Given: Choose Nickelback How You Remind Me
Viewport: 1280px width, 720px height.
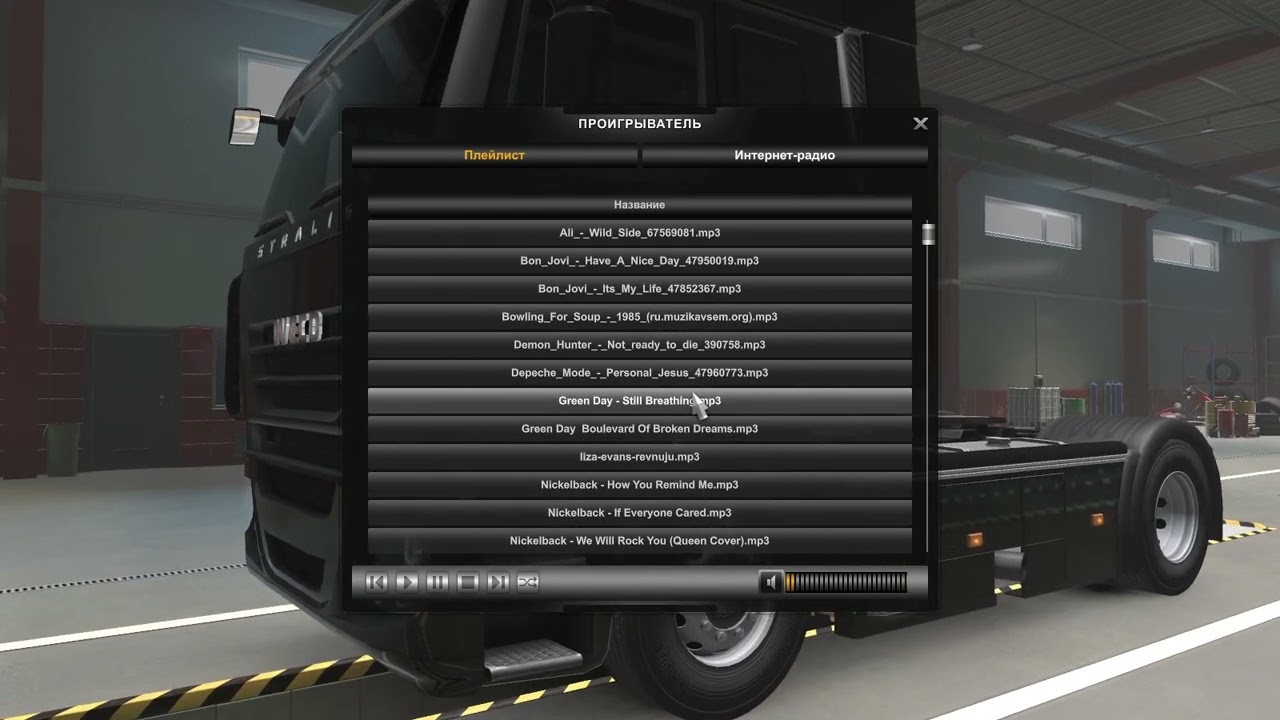Looking at the screenshot, I should click(639, 485).
